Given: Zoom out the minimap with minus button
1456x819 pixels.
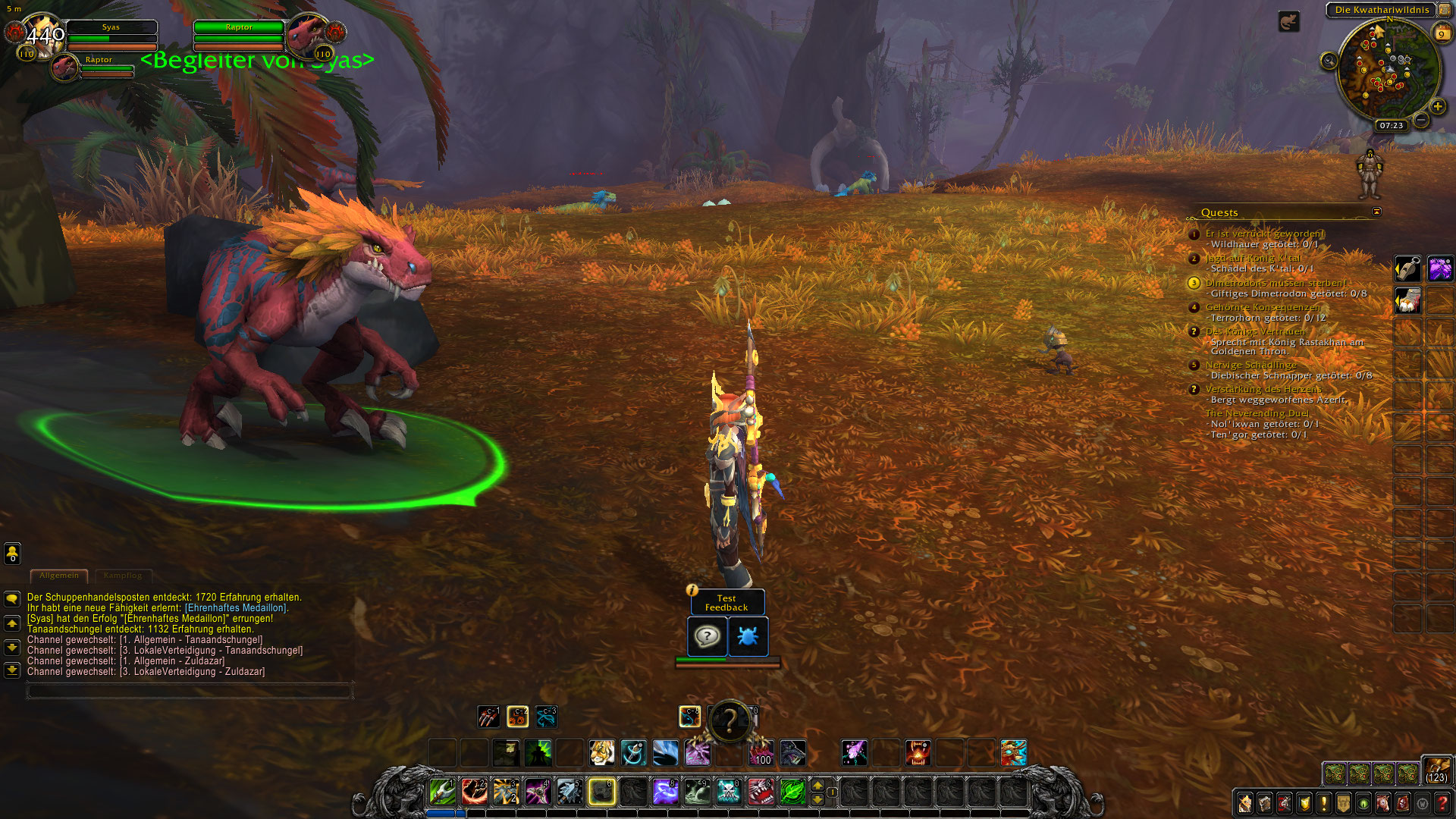Looking at the screenshot, I should point(1422,120).
